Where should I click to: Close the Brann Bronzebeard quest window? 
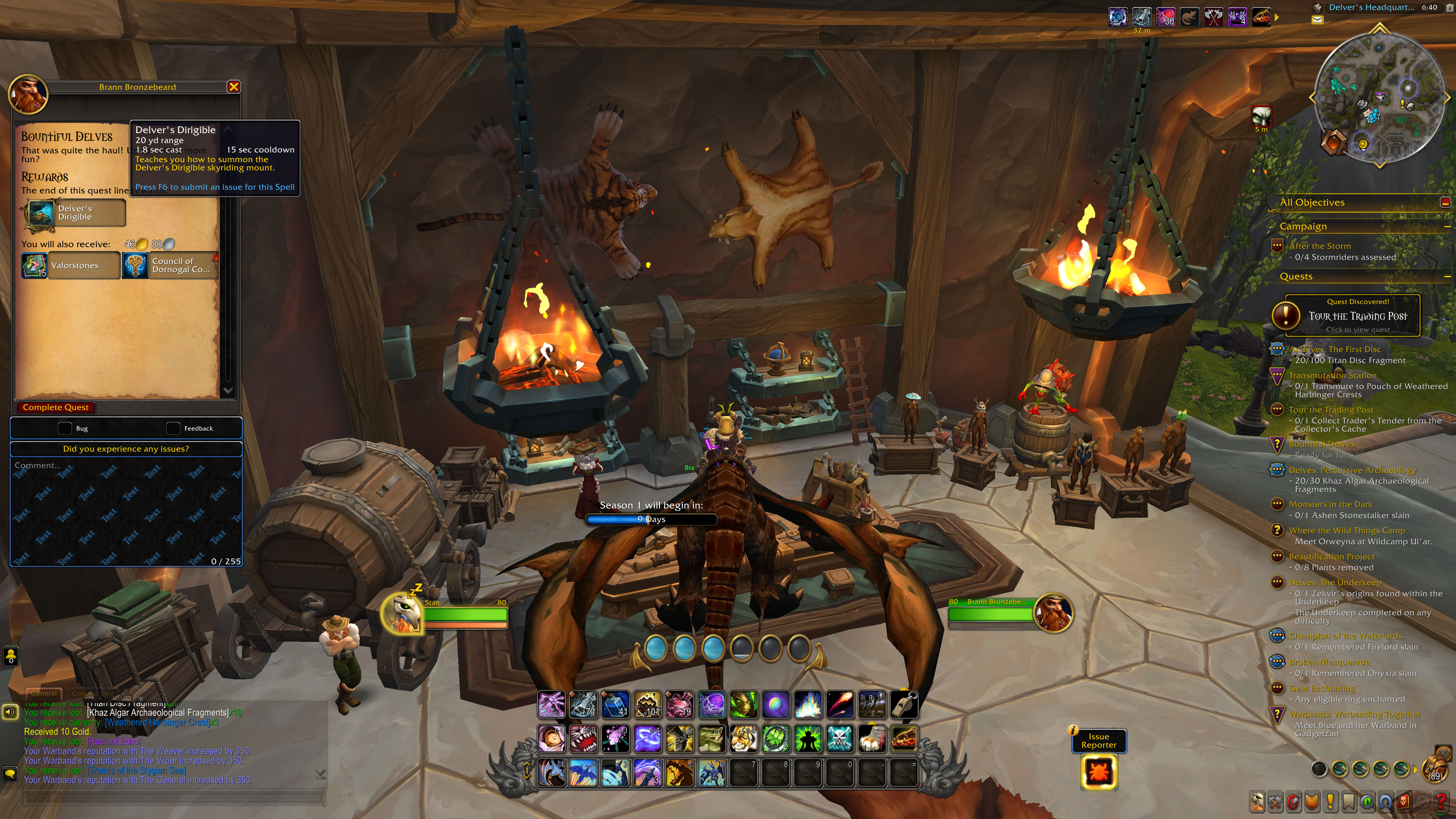click(x=233, y=87)
